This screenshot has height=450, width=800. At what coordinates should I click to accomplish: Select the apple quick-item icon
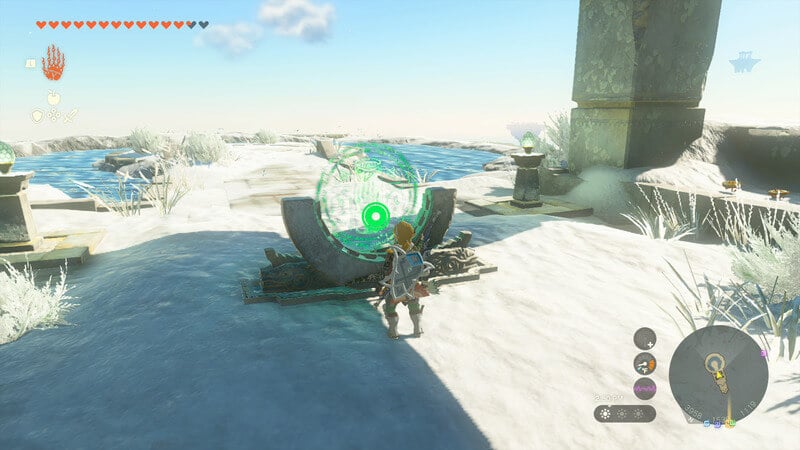(x=52, y=99)
